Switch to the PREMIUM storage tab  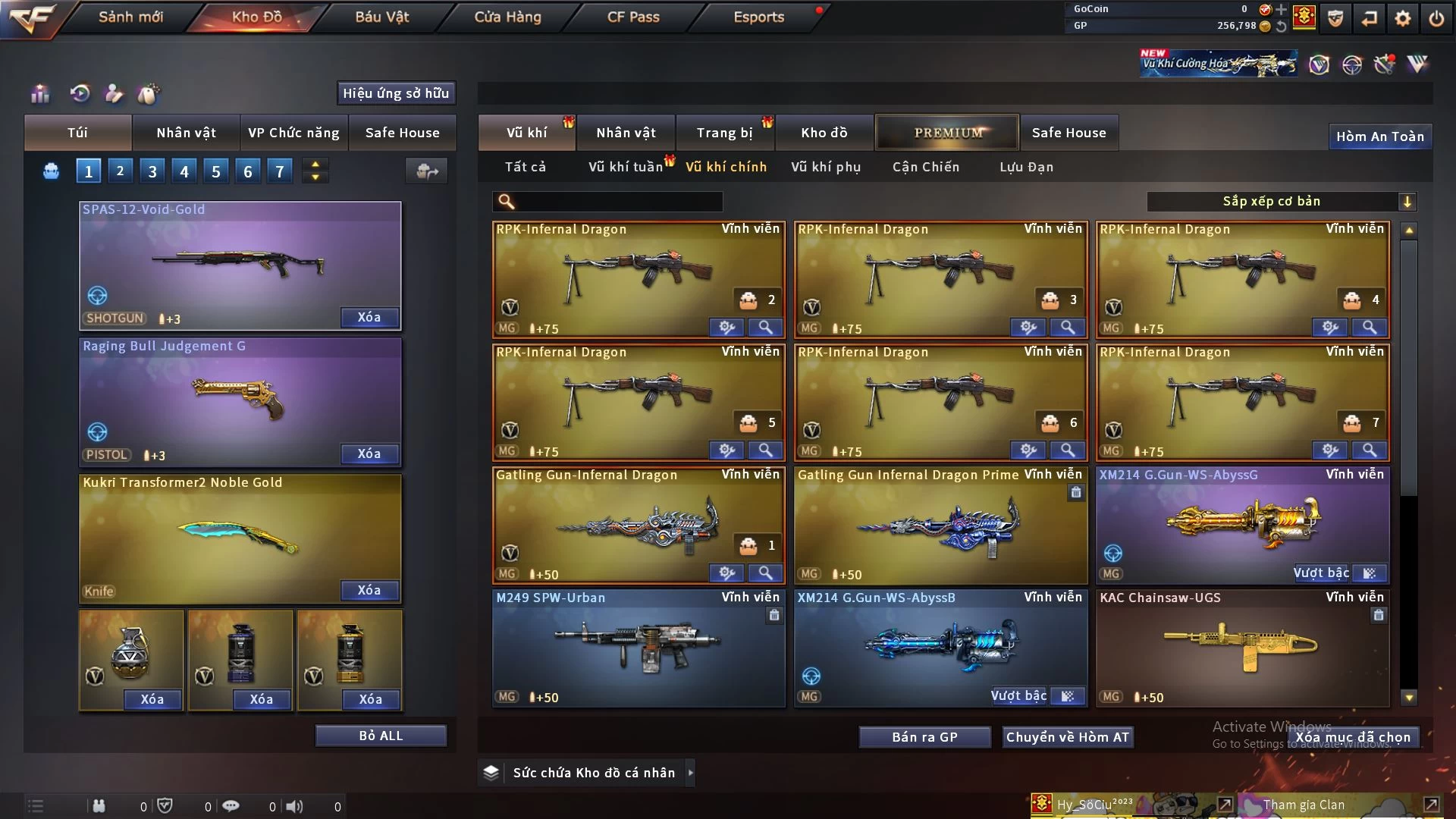pyautogui.click(x=947, y=133)
